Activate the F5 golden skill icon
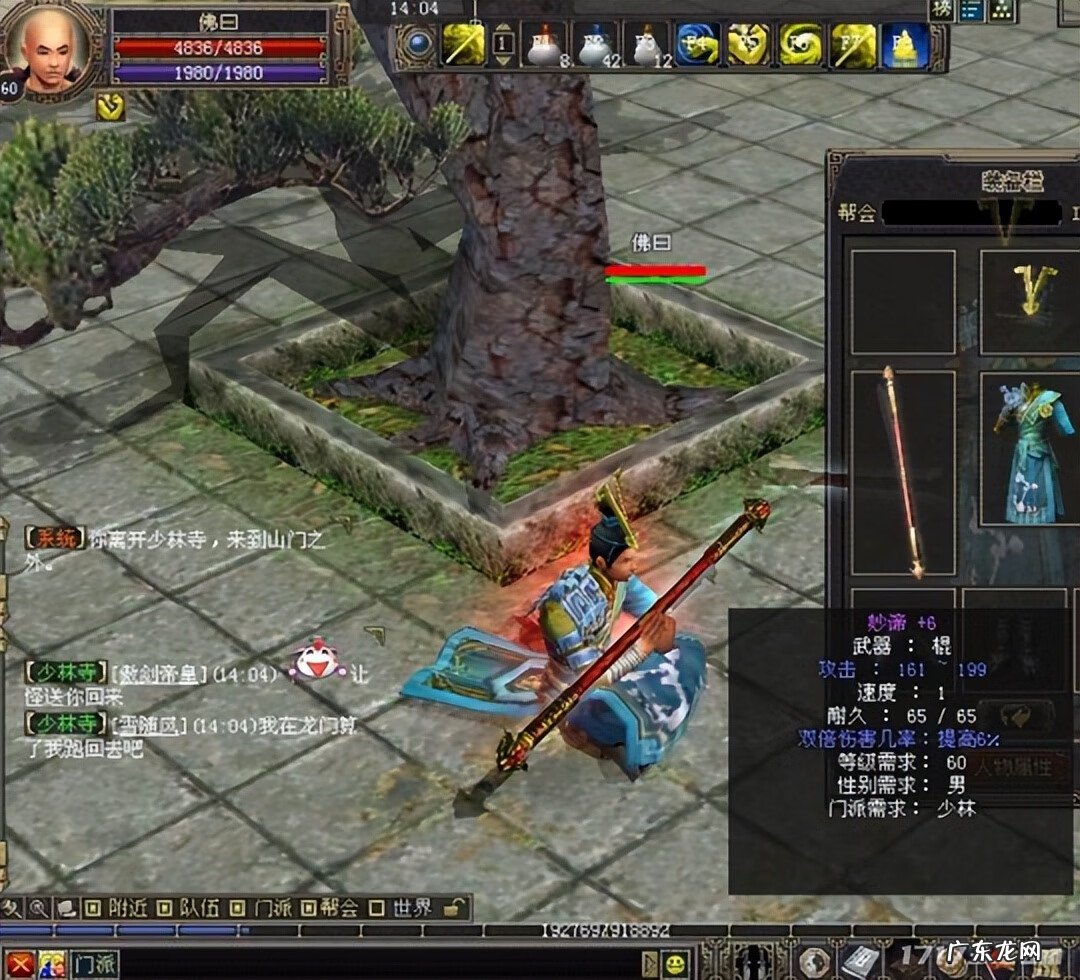The image size is (1080, 980). (748, 45)
